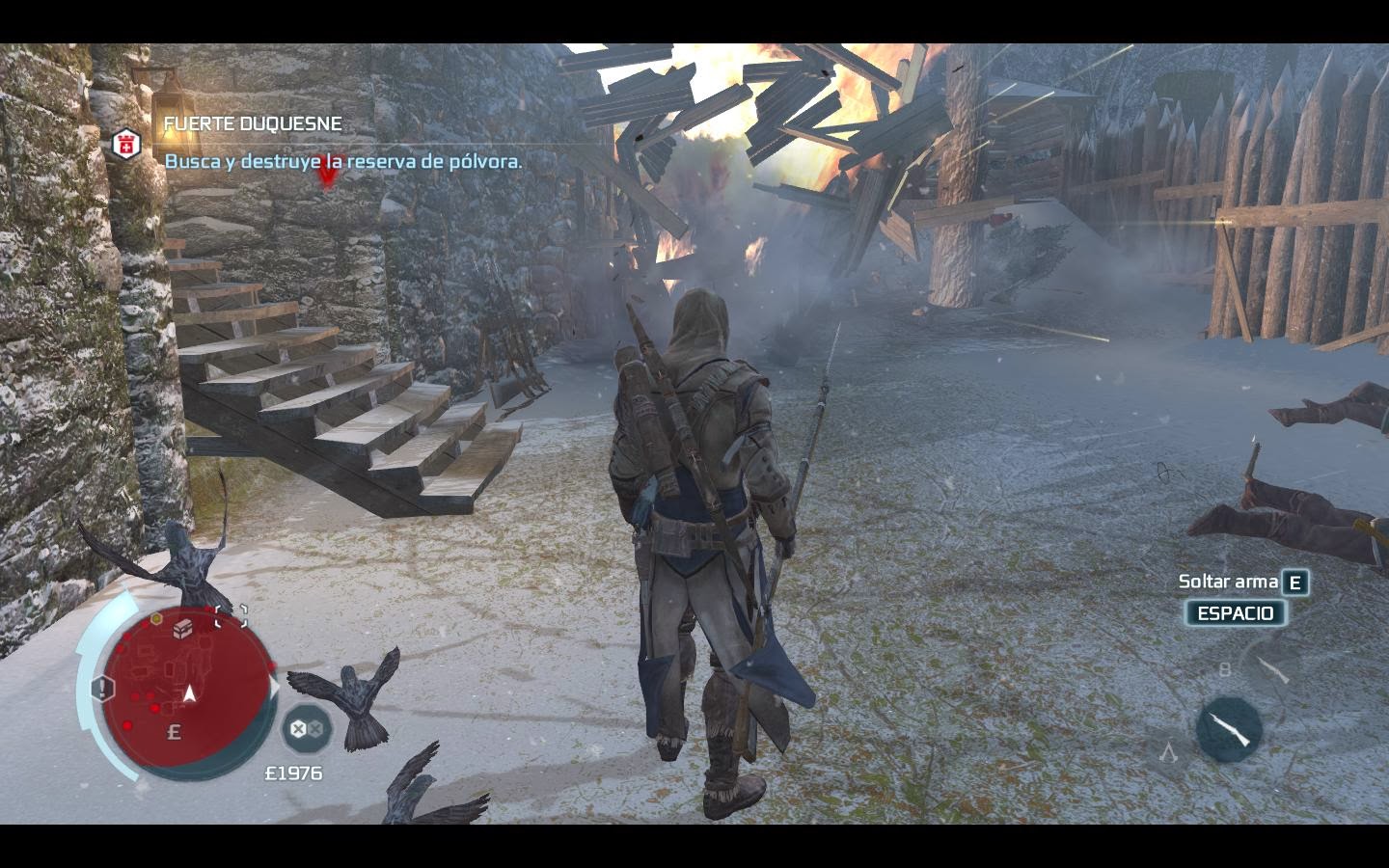This screenshot has height=868, width=1389.
Task: Click the £ currency symbol inside the minimap
Action: 174,730
